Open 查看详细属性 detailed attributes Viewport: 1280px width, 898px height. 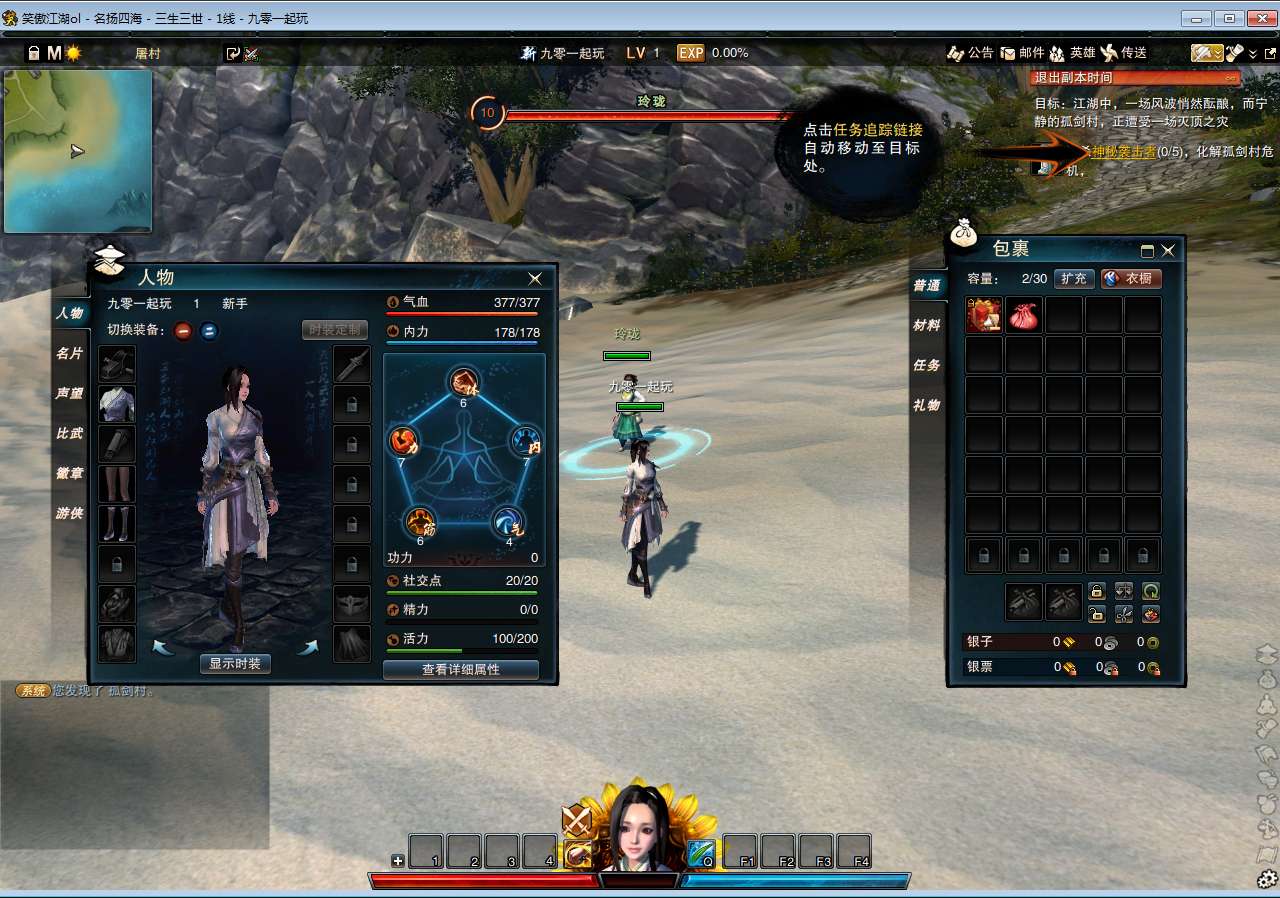tap(461, 669)
